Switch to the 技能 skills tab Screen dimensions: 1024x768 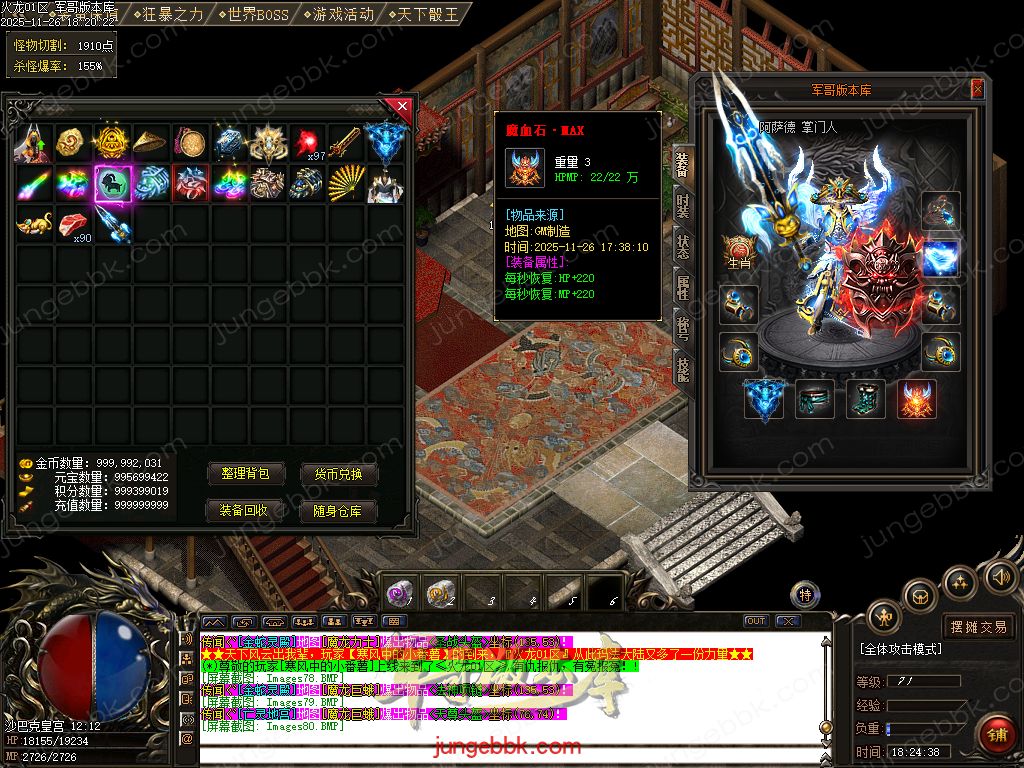pos(682,368)
